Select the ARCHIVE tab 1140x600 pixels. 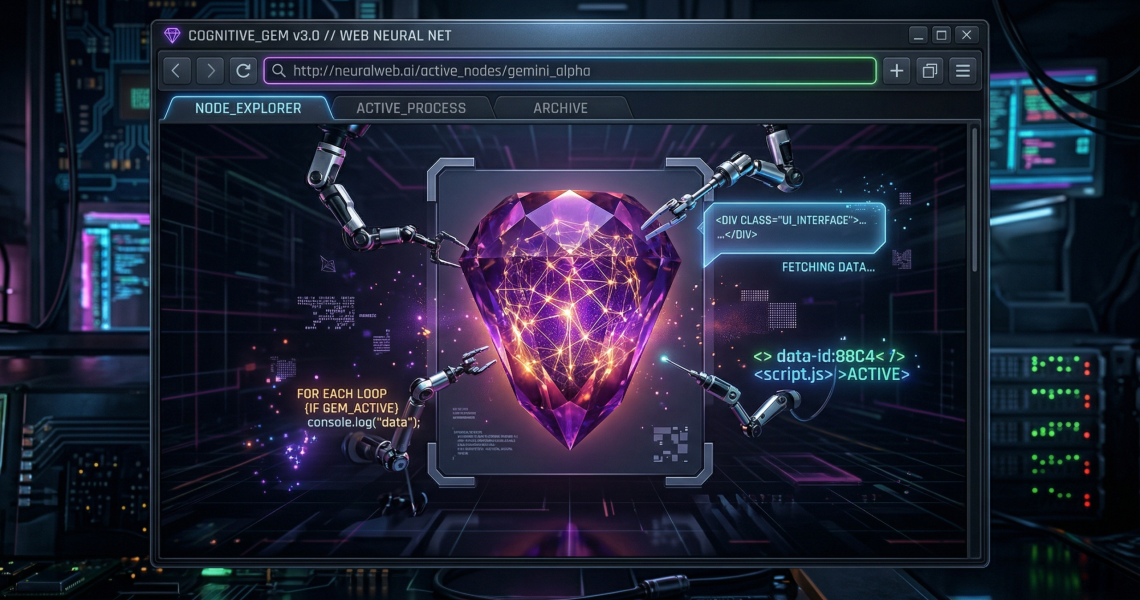click(560, 108)
